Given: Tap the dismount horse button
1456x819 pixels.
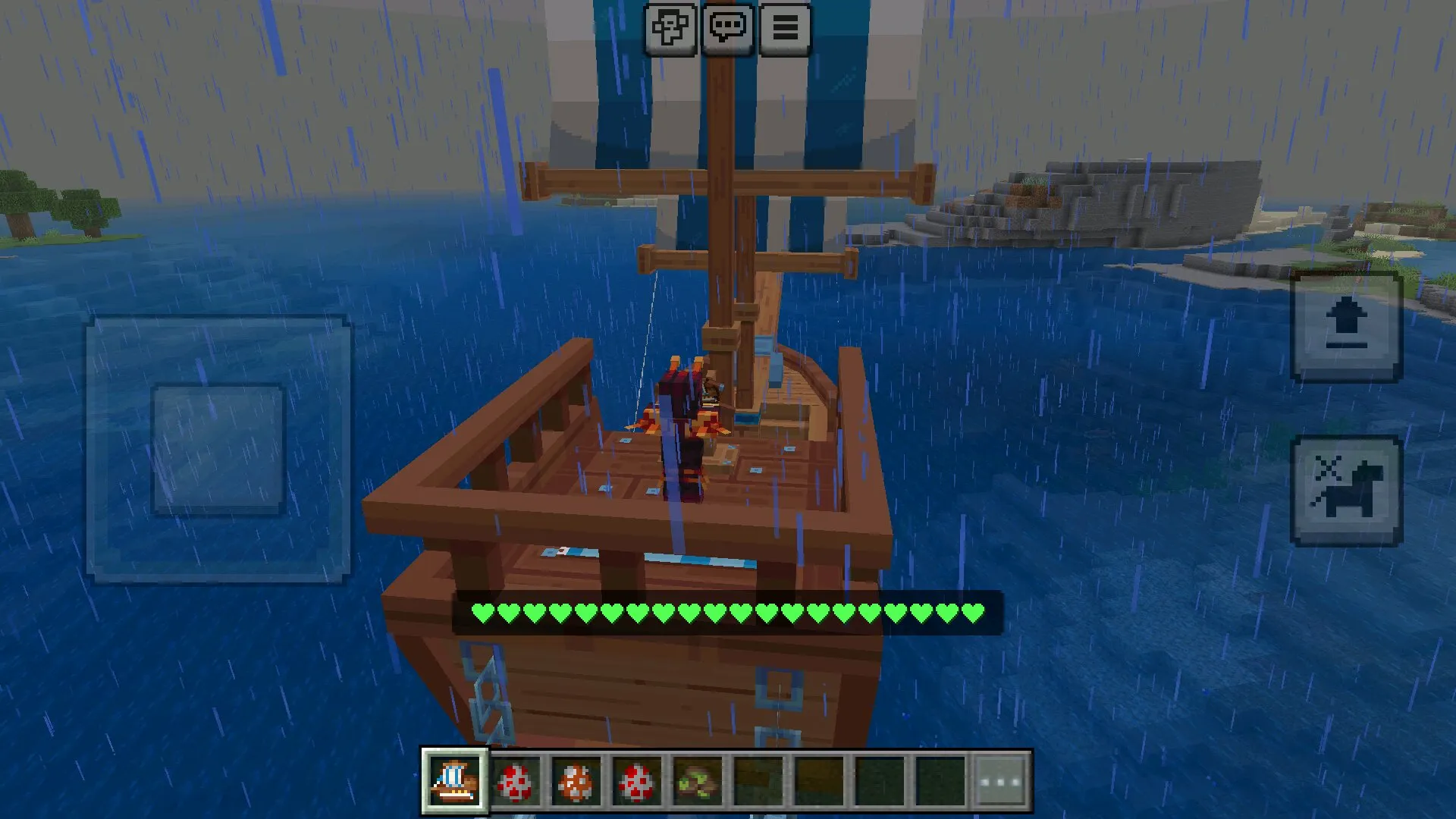Looking at the screenshot, I should pyautogui.click(x=1346, y=491).
